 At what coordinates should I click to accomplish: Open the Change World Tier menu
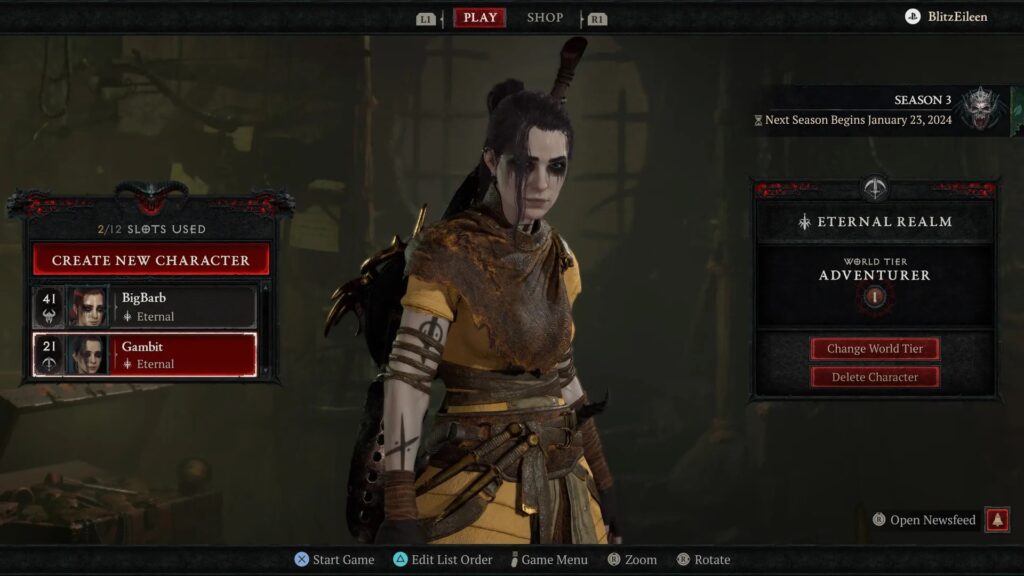point(874,349)
